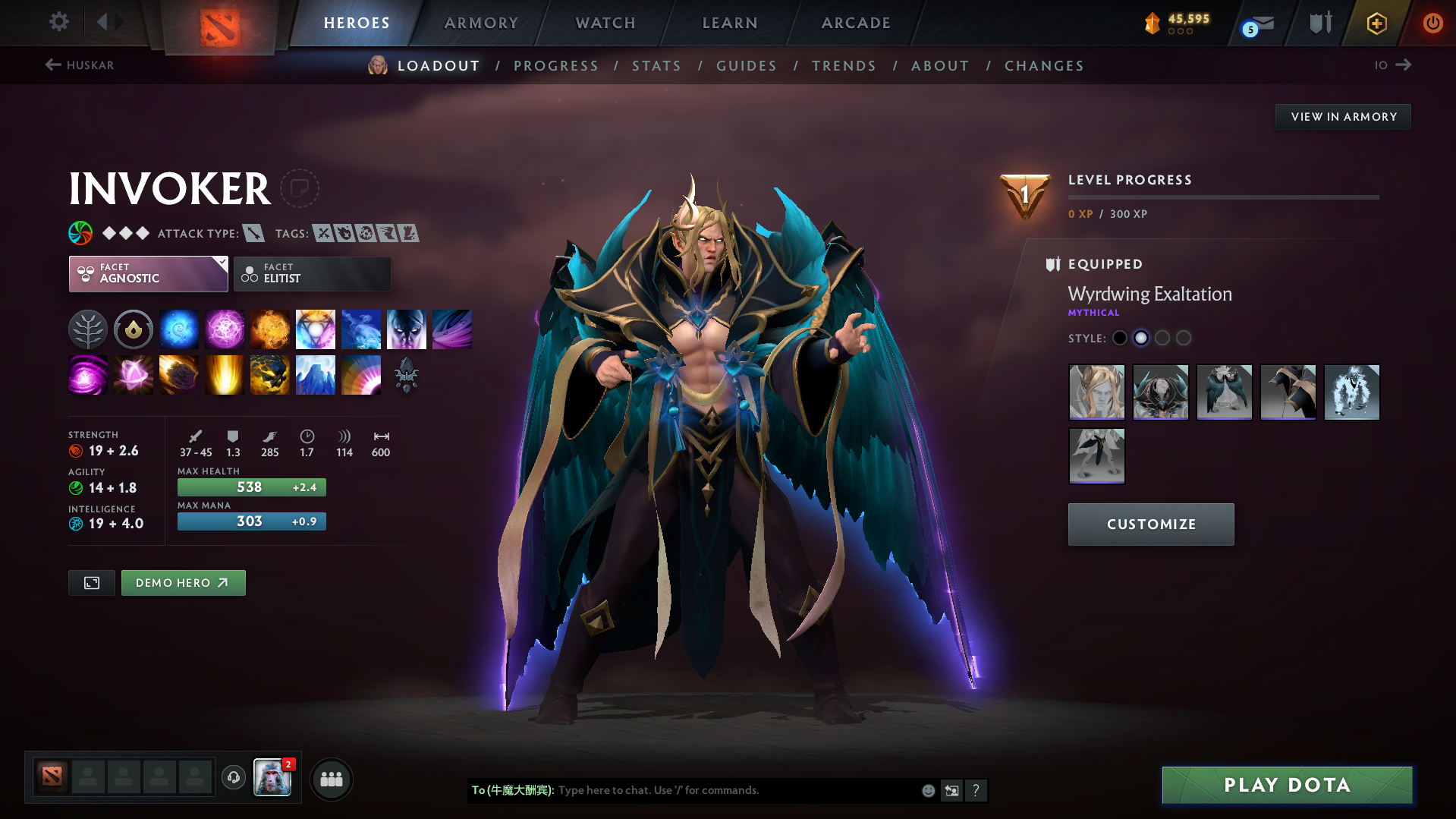Image resolution: width=1456 pixels, height=819 pixels.
Task: Select the teal wings item thumbnail
Action: [1224, 392]
